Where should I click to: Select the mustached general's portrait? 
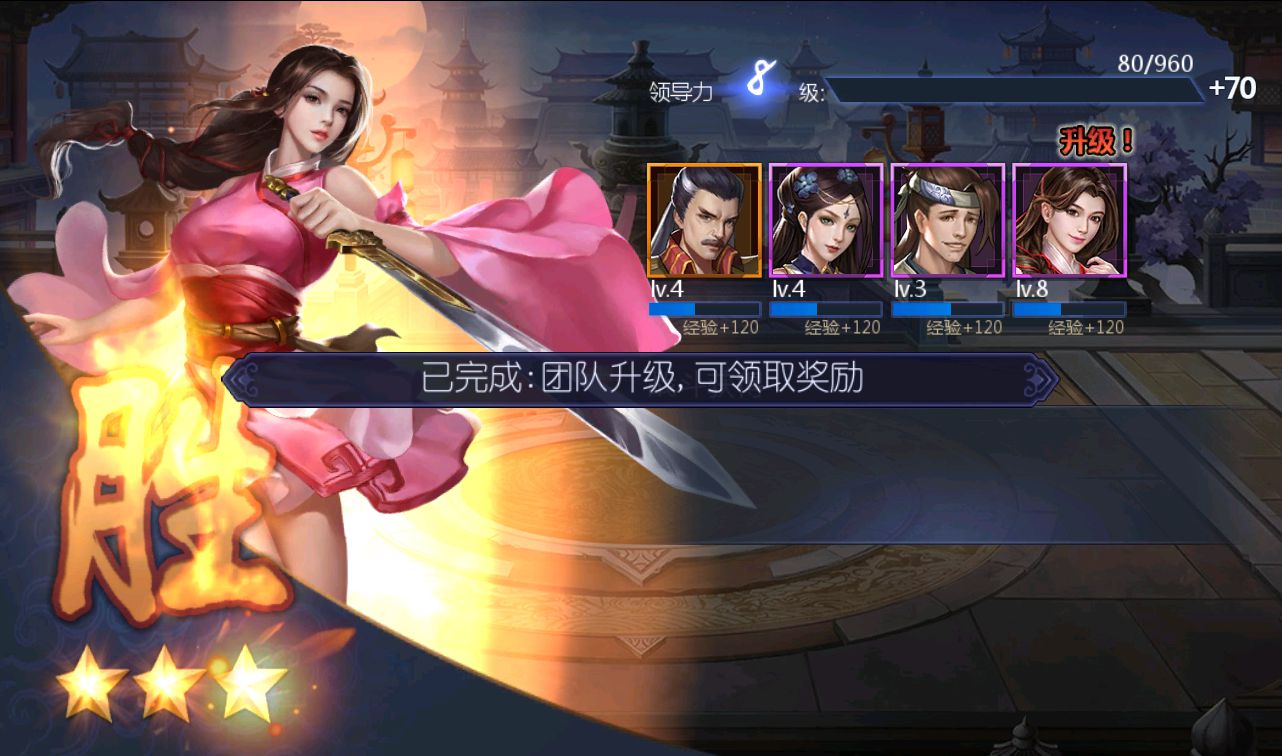coord(703,220)
